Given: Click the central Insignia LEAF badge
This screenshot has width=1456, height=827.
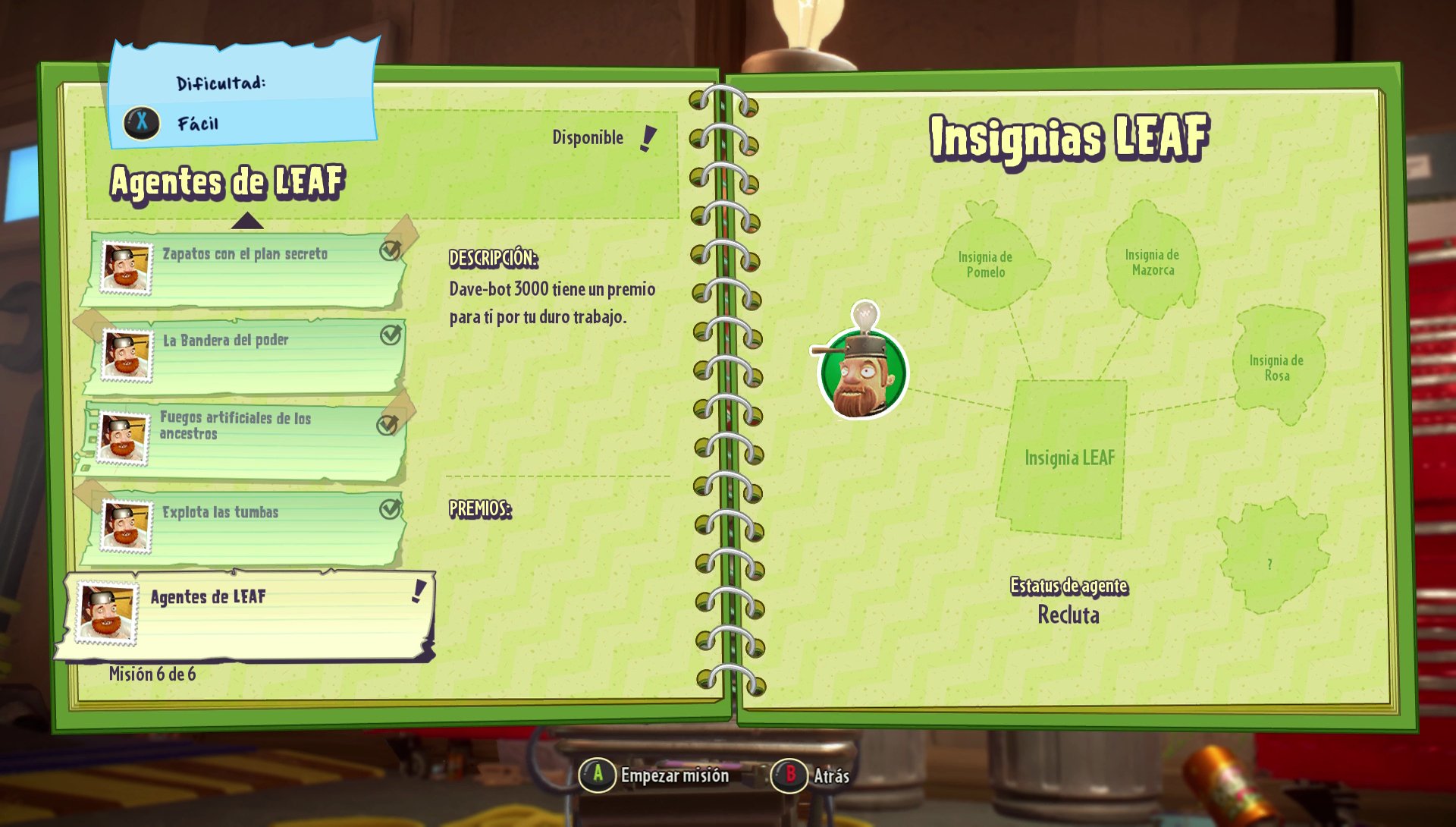Looking at the screenshot, I should pyautogui.click(x=1069, y=458).
